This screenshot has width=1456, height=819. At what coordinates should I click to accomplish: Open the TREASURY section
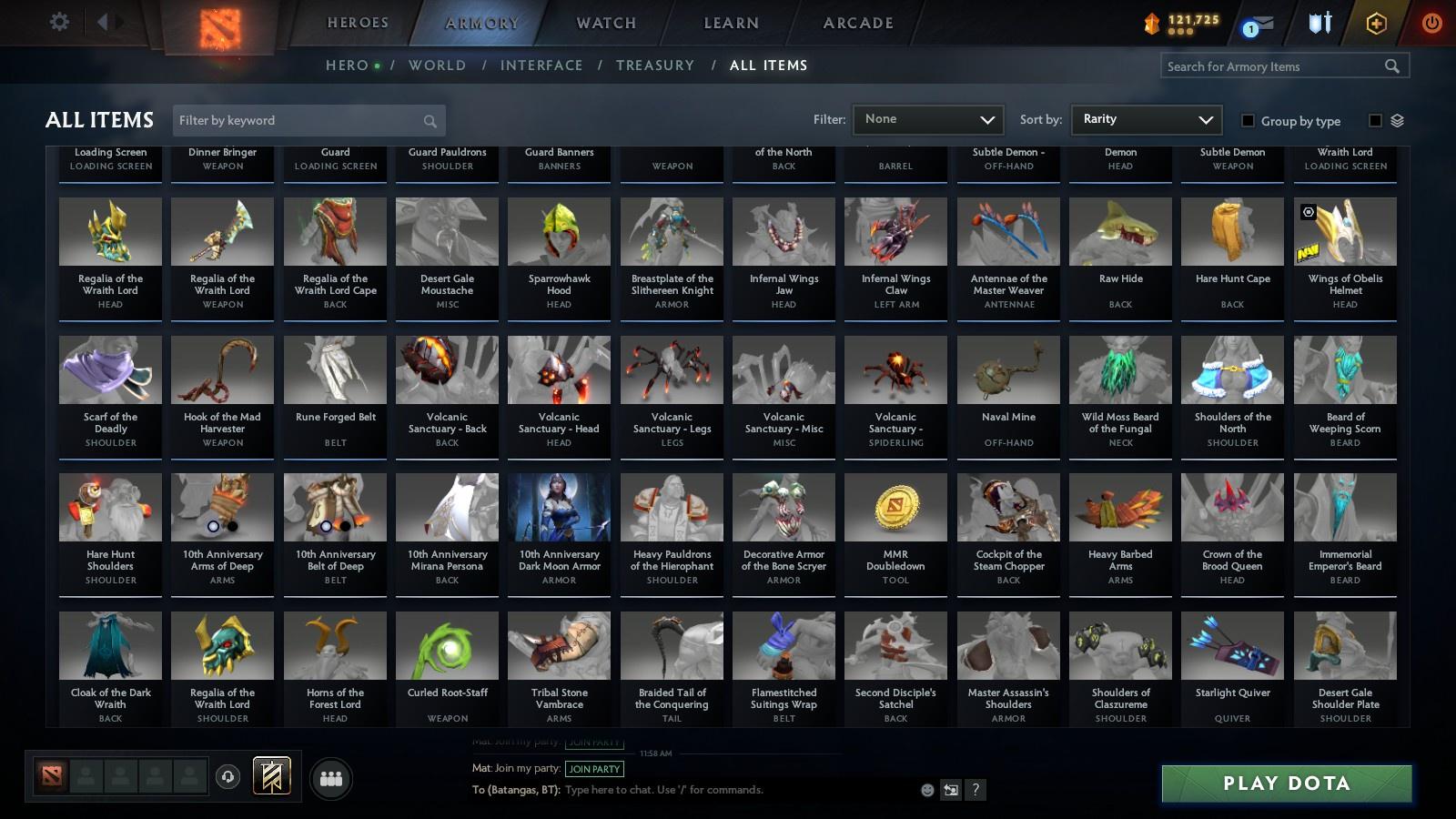[x=655, y=66]
